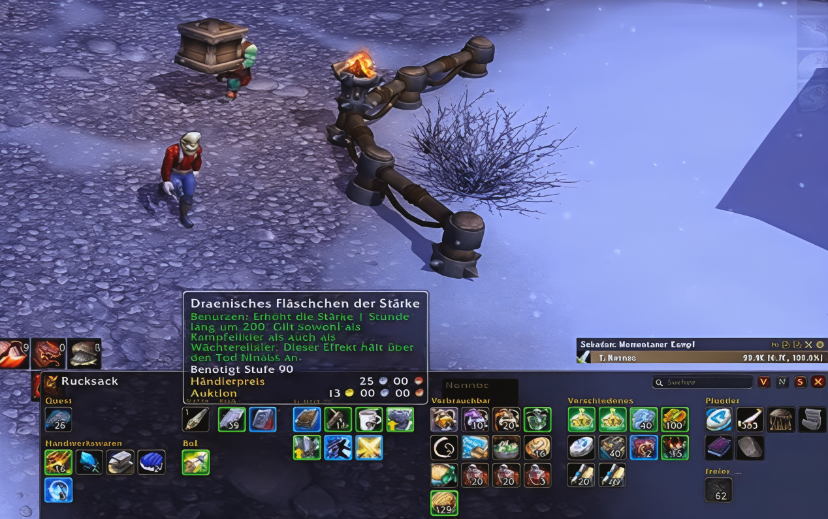Viewport: 828px width, 519px height.
Task: Select the blue crystal crafting material
Action: 89,462
